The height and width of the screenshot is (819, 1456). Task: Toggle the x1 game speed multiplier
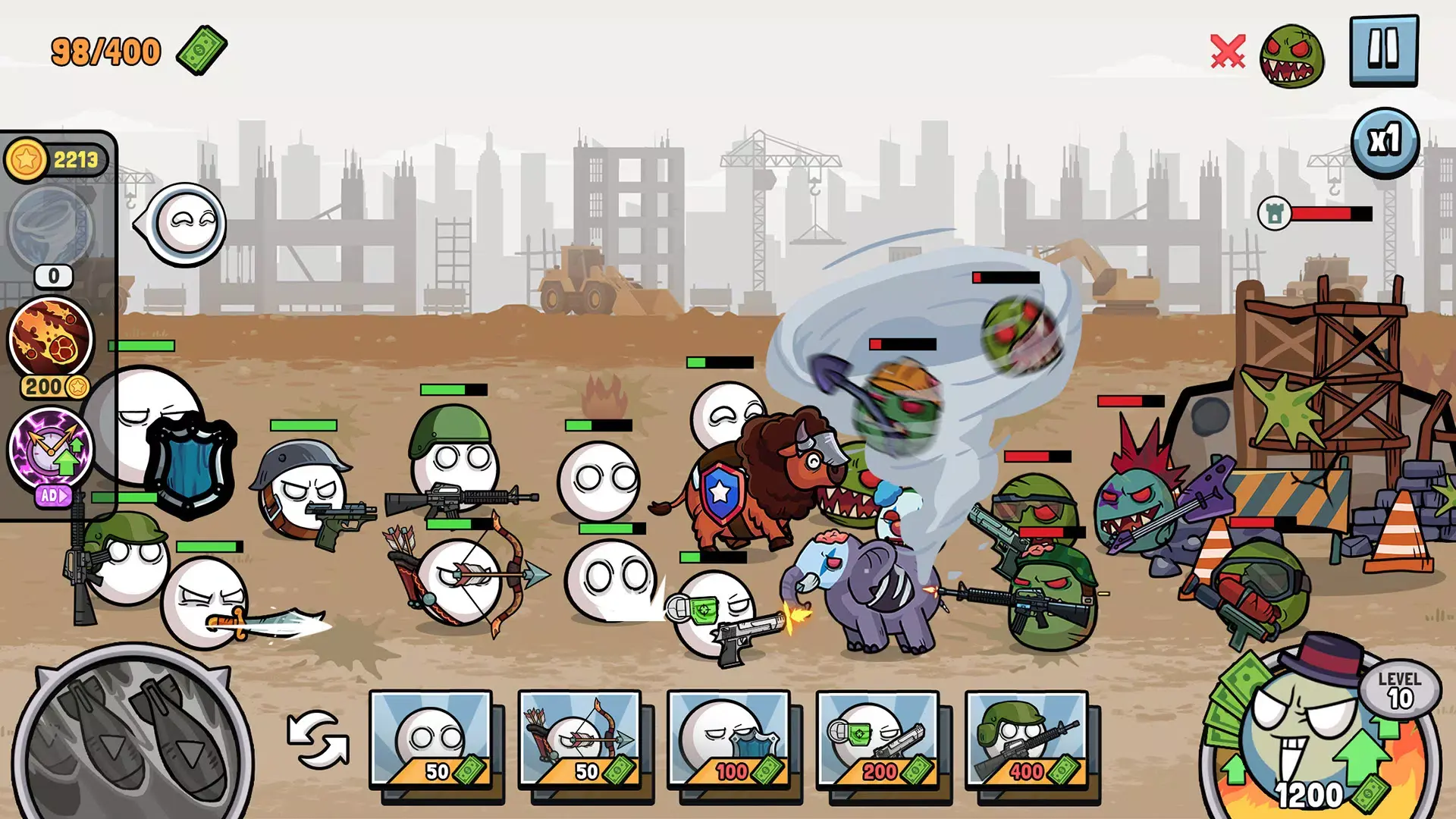click(1385, 141)
